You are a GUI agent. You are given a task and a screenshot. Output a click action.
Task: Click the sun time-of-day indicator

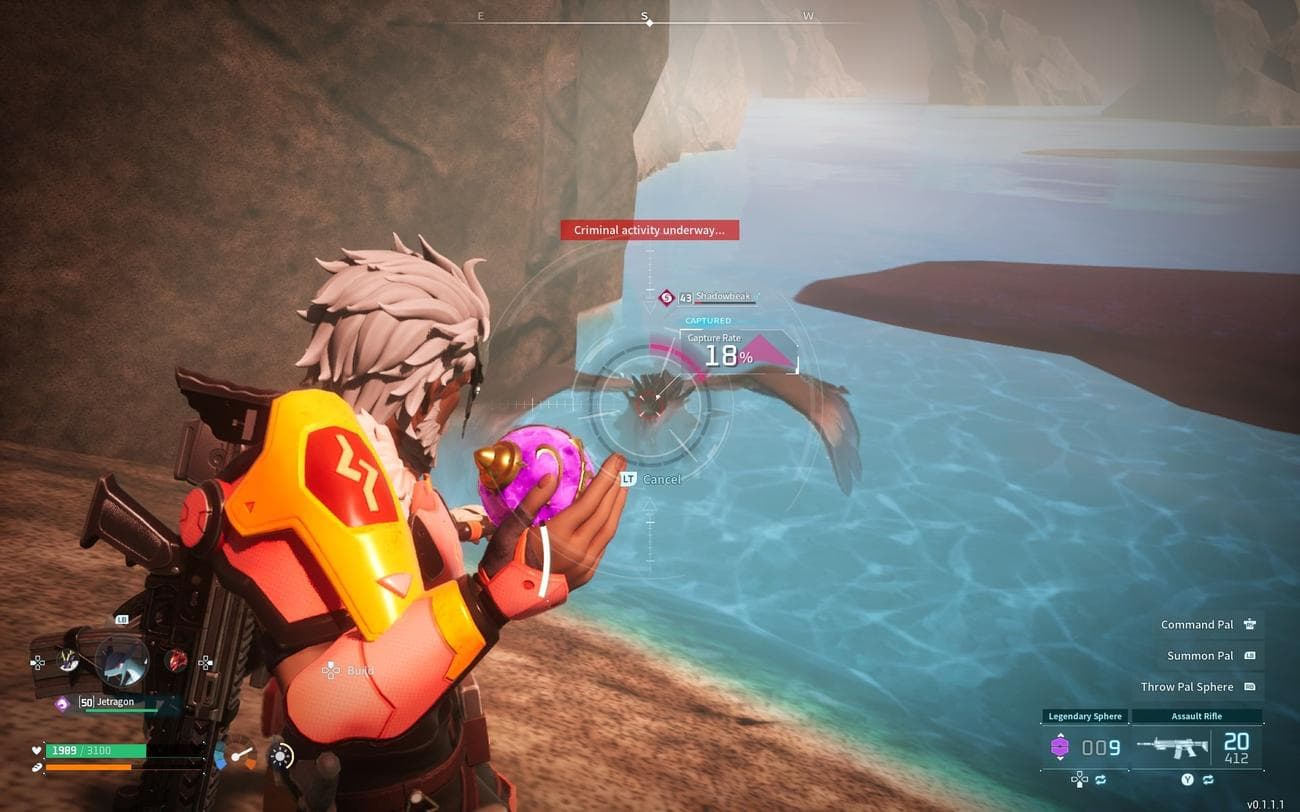282,756
